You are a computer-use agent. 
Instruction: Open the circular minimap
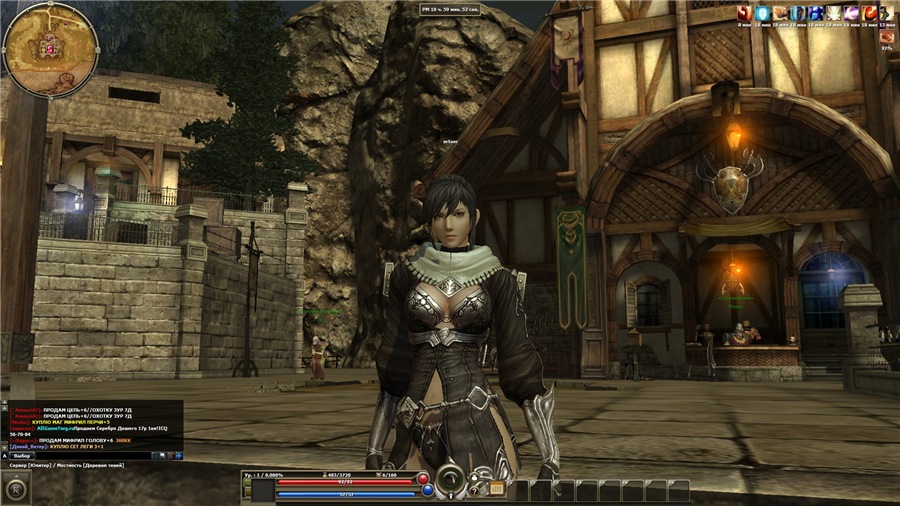click(x=50, y=48)
